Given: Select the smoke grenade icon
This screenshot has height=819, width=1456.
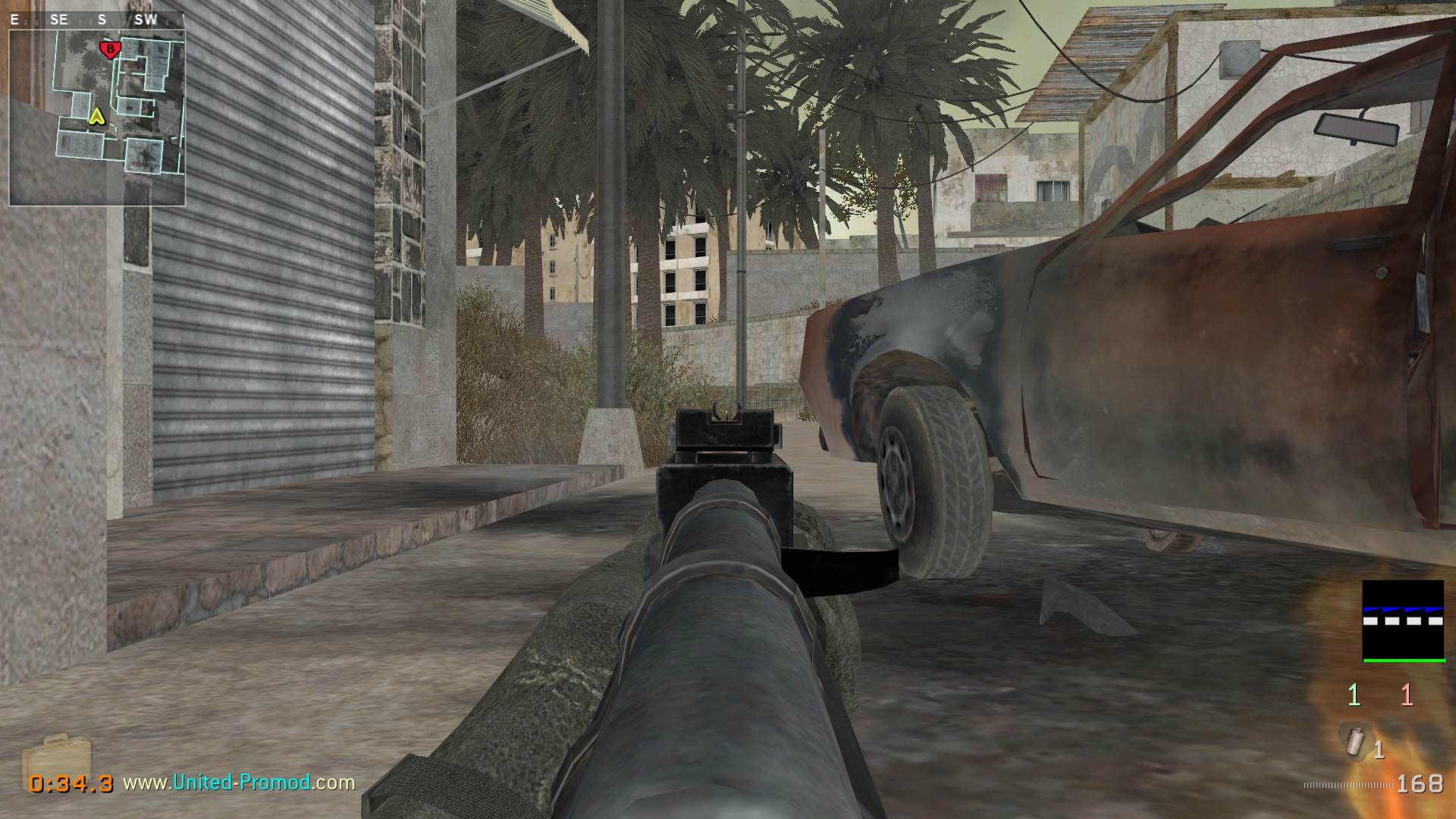Looking at the screenshot, I should 1354,743.
